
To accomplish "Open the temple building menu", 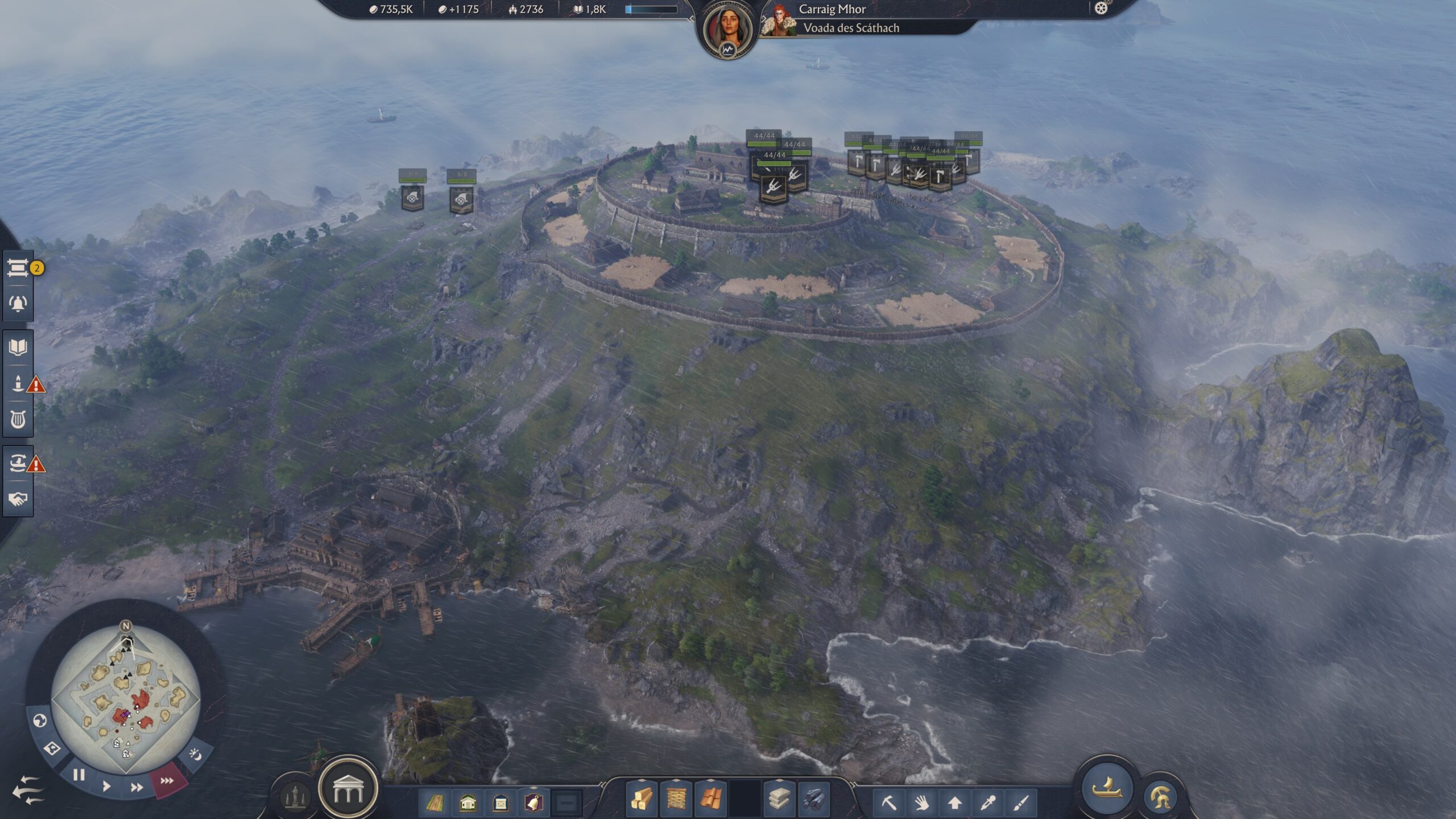I will [348, 789].
